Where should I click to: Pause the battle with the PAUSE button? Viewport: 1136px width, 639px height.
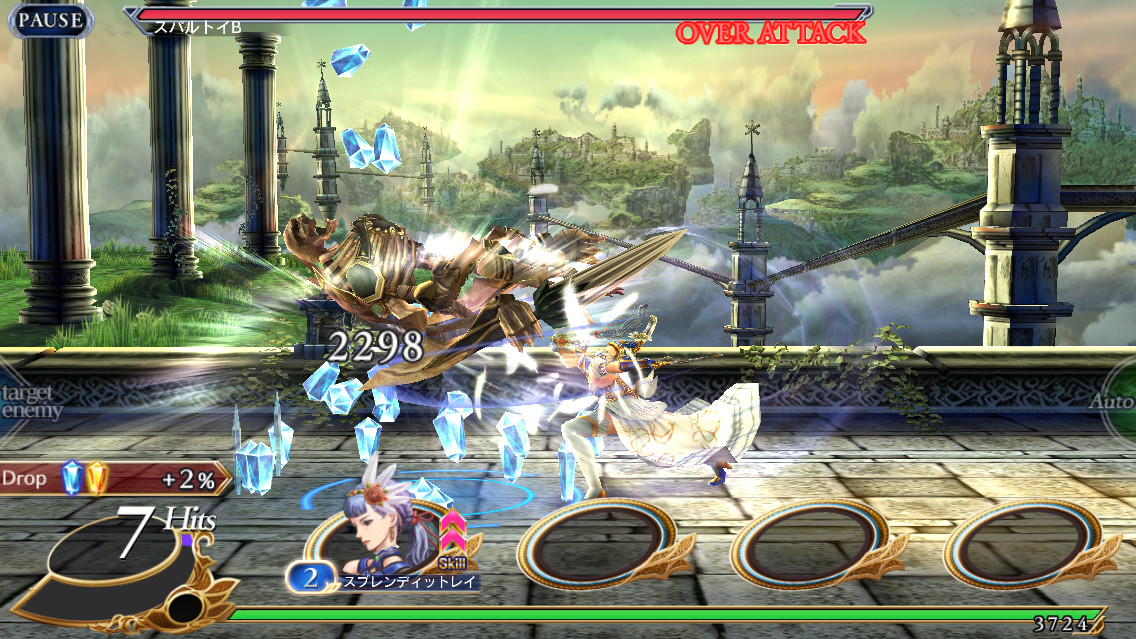coord(50,20)
